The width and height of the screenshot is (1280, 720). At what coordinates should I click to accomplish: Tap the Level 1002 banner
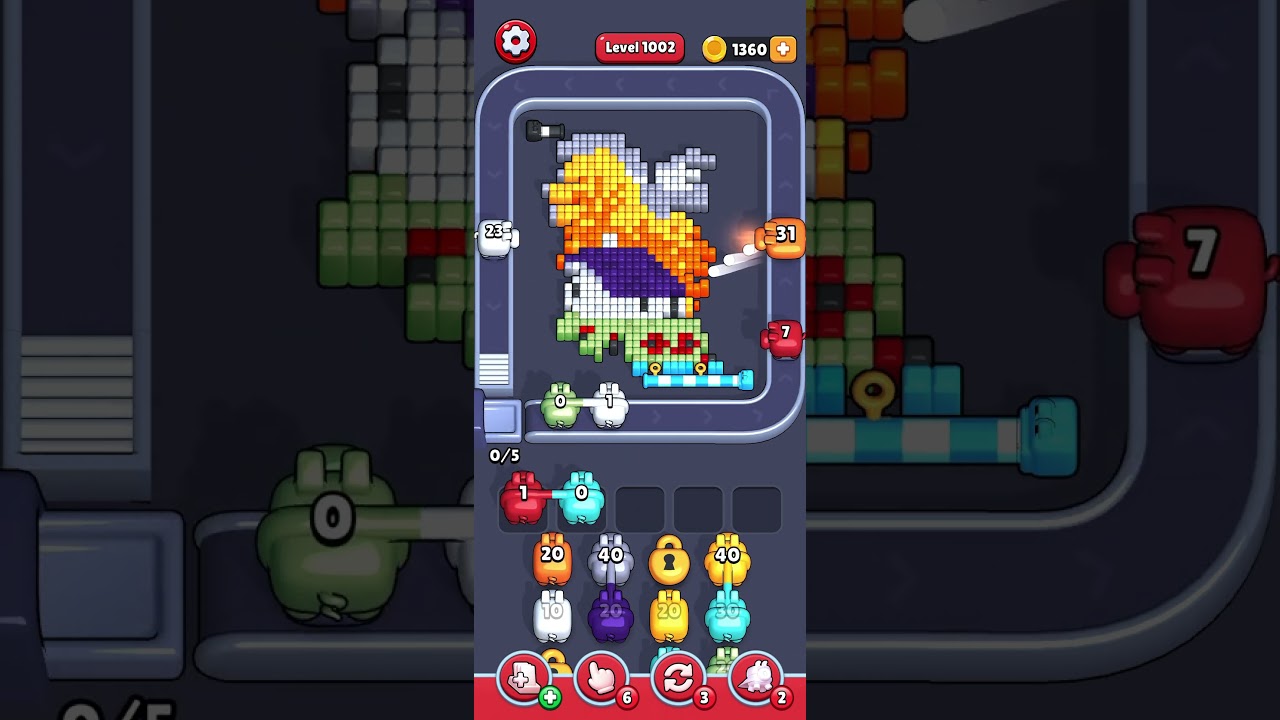639,47
